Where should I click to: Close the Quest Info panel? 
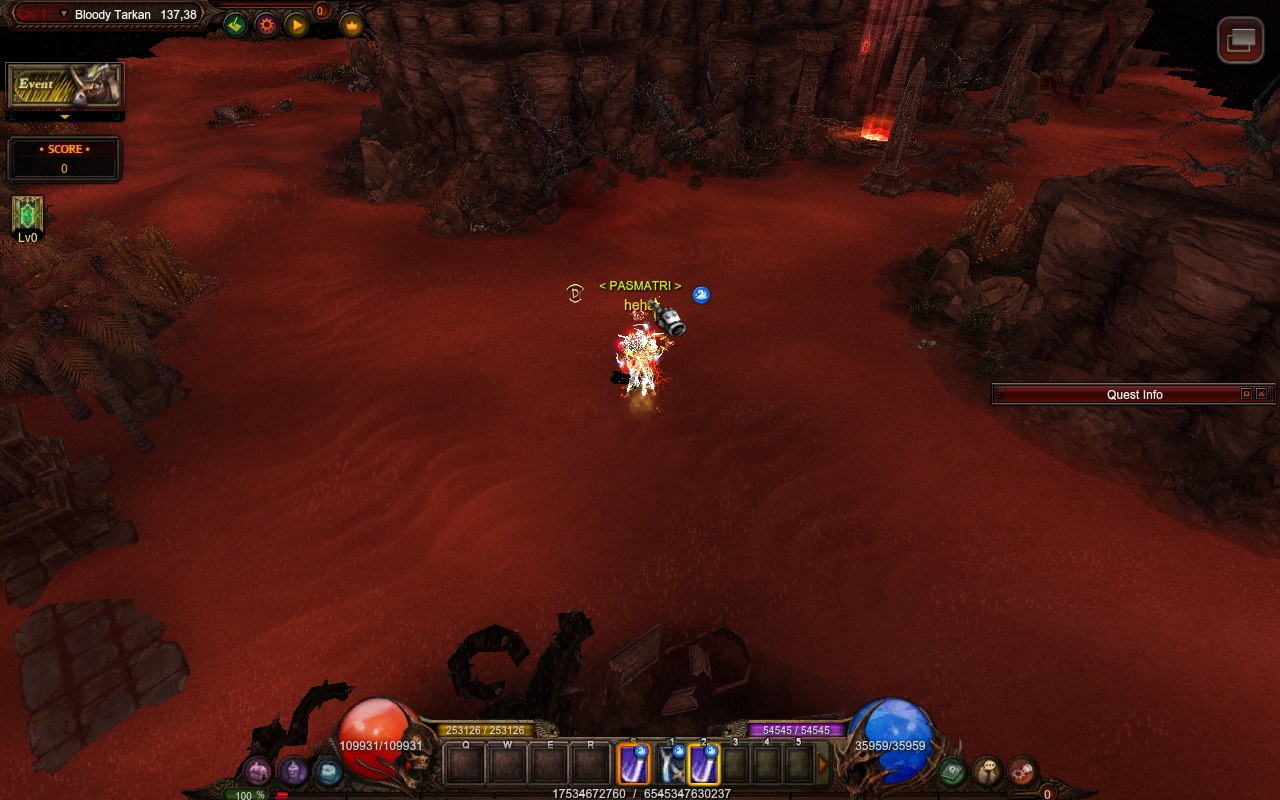point(1261,394)
